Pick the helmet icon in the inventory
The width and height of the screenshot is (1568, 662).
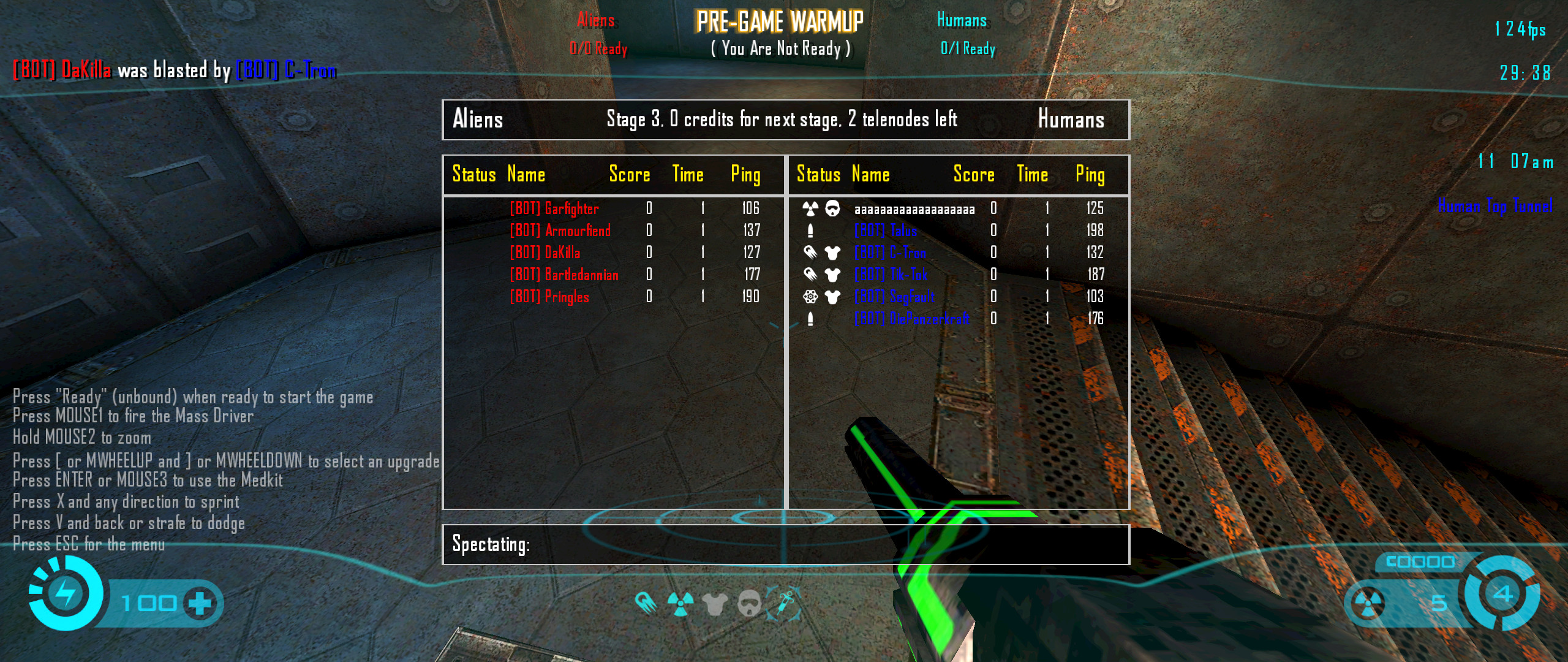(750, 604)
